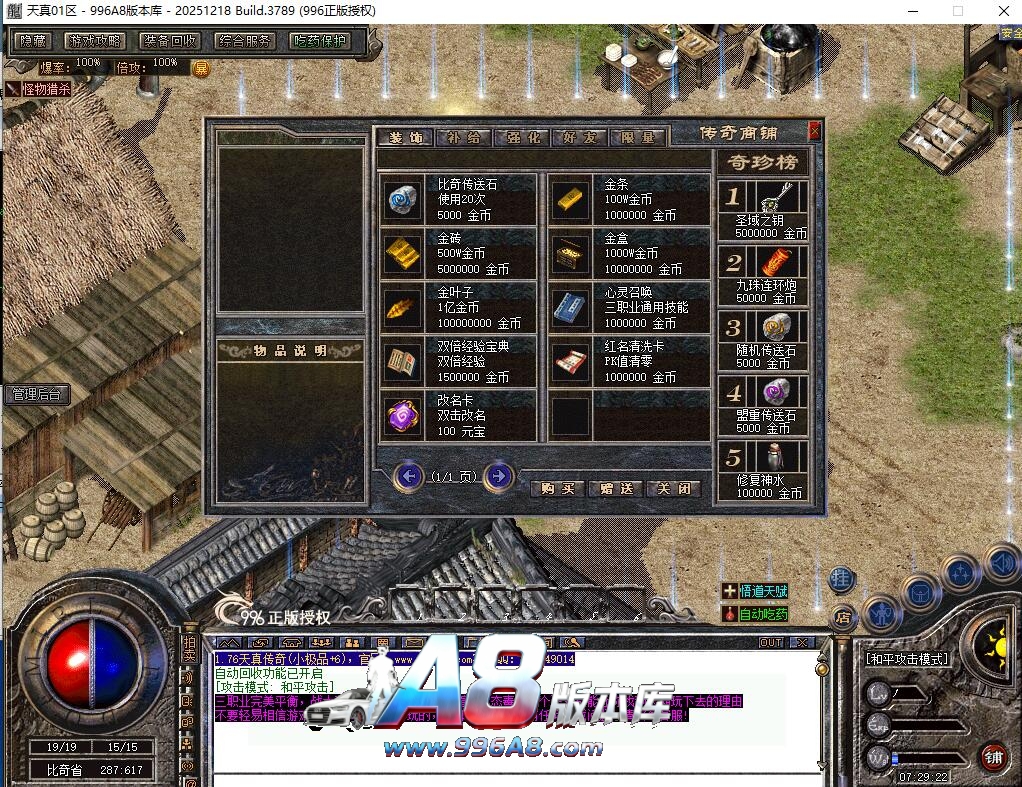
Task: Maximize the game window
Action: tap(957, 10)
